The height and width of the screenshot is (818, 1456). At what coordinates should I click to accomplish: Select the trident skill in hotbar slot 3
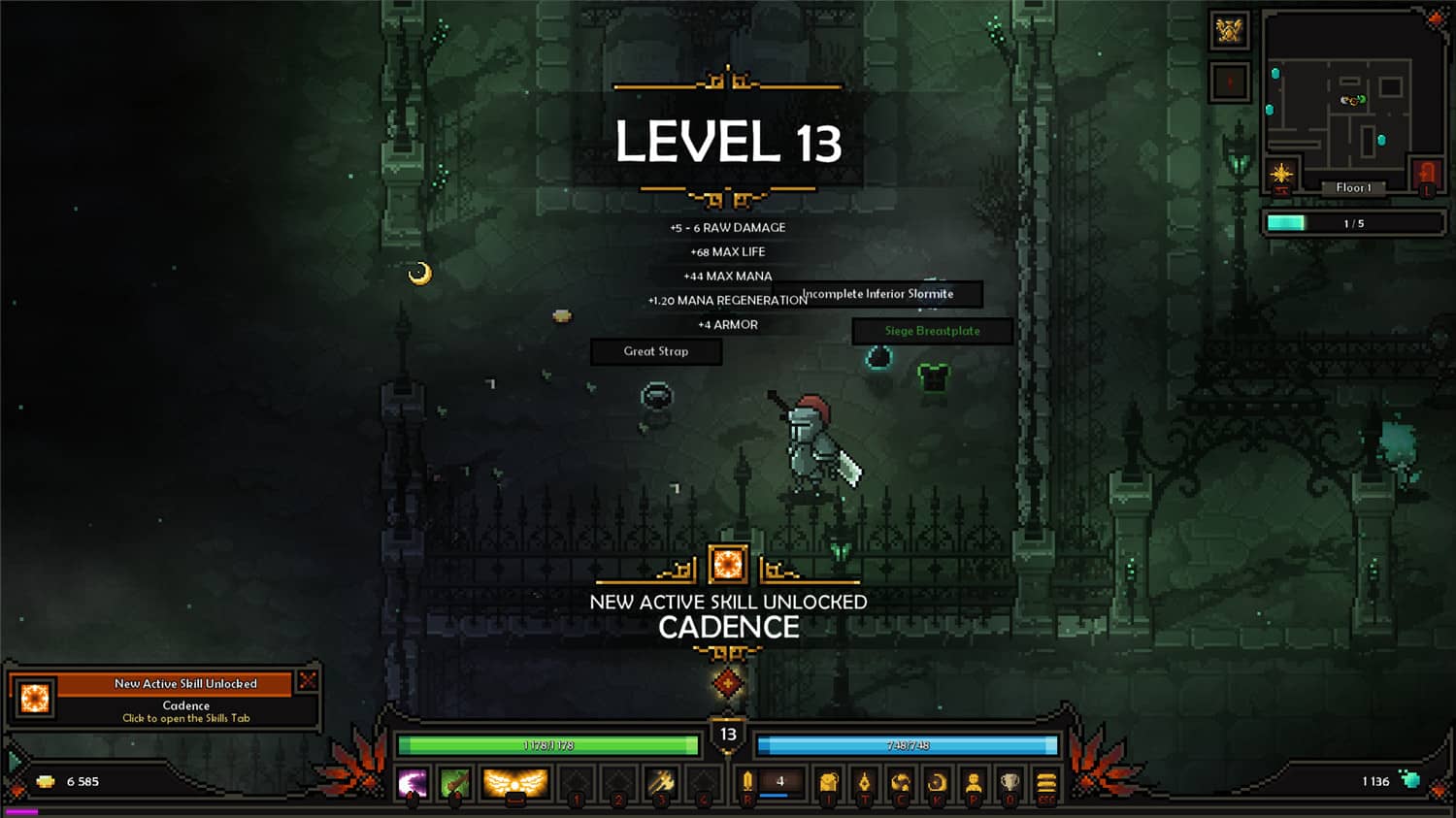tap(661, 782)
